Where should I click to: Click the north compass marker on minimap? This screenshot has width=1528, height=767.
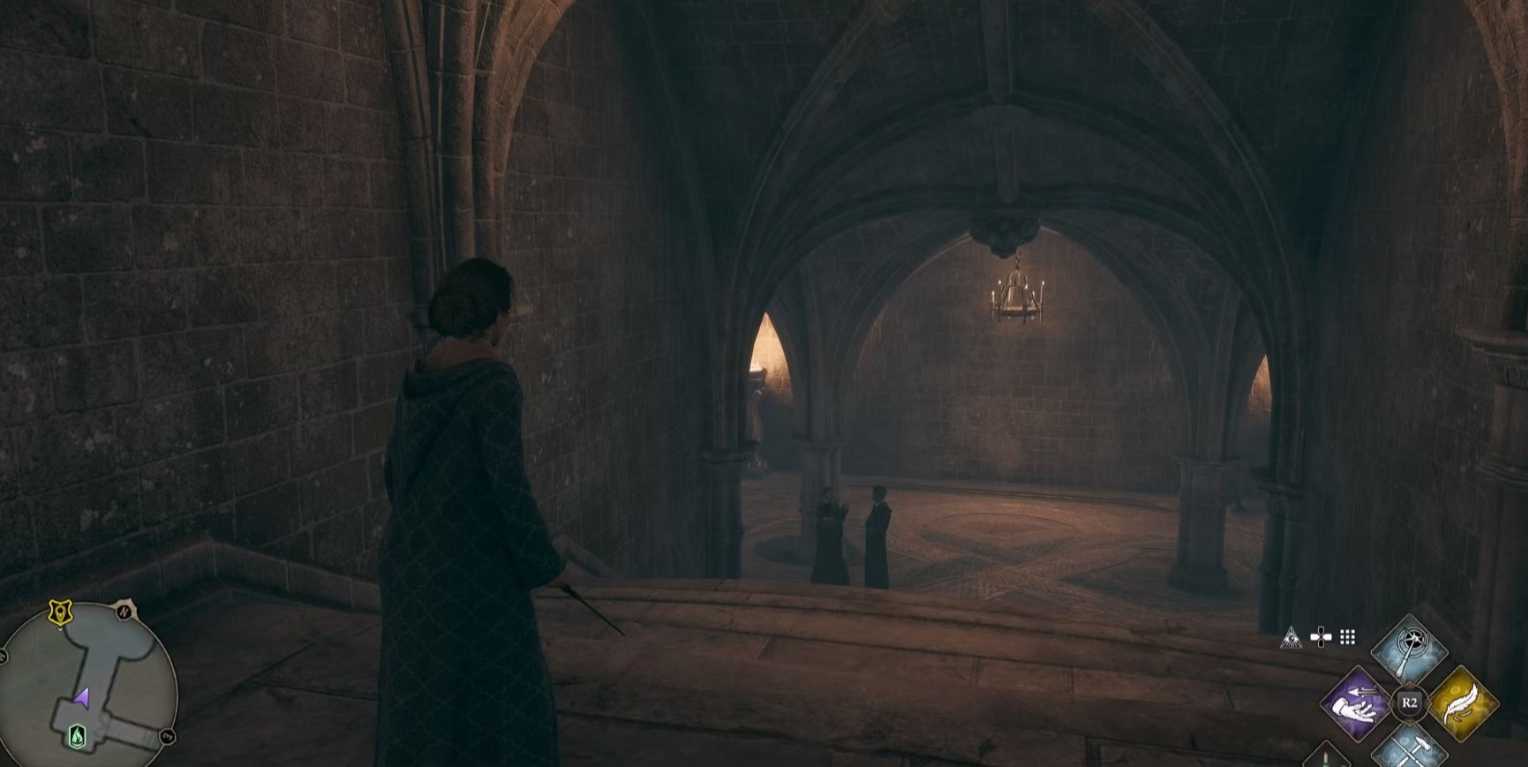(x=125, y=610)
